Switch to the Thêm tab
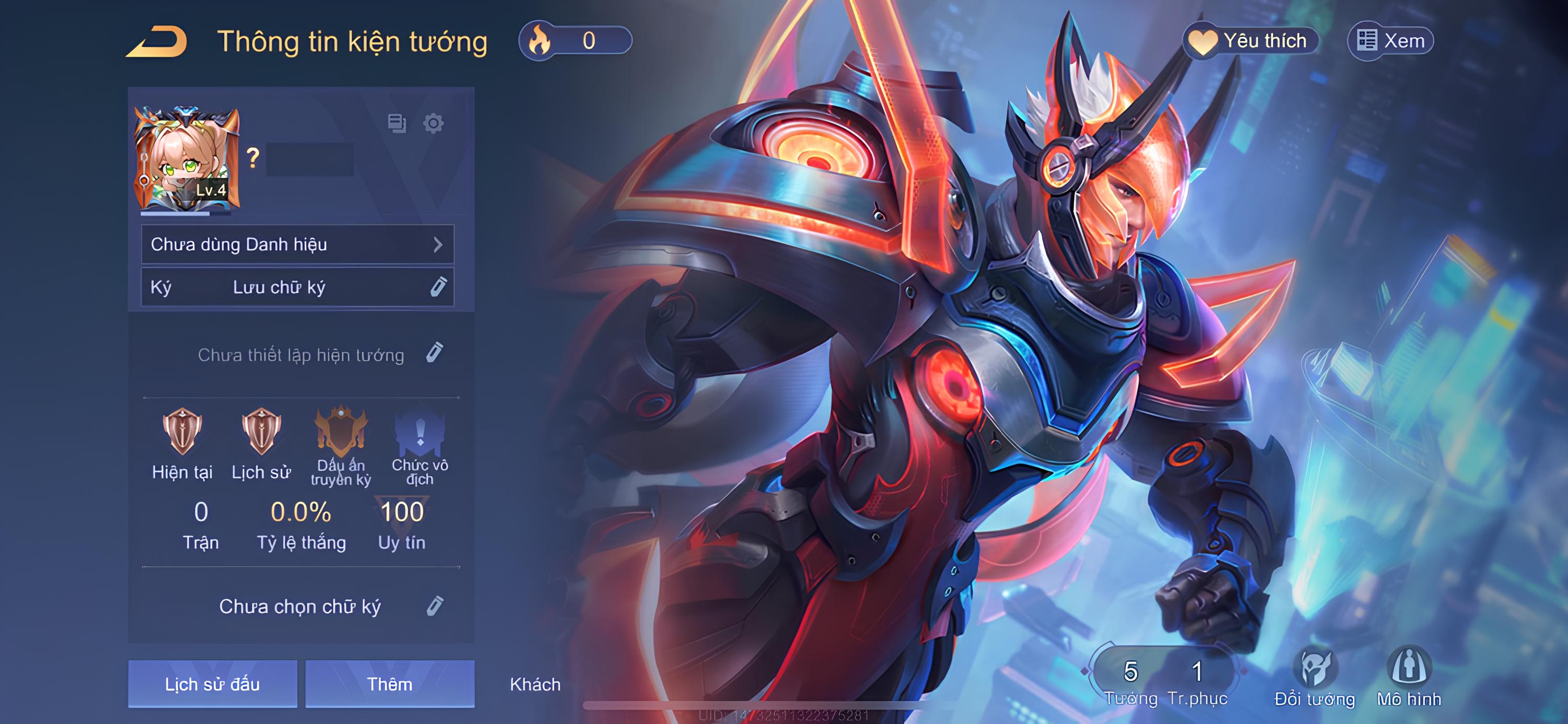Image resolution: width=1568 pixels, height=724 pixels. point(389,684)
